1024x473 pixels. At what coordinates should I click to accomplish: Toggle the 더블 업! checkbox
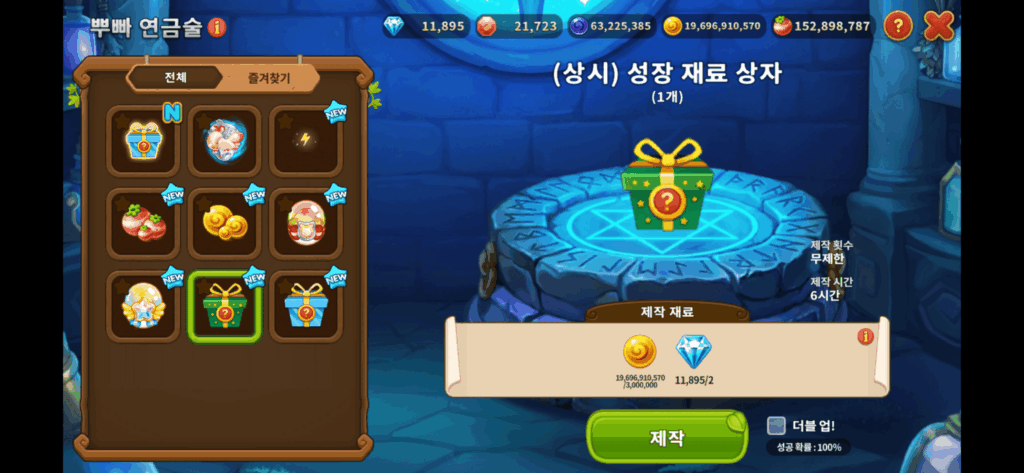click(777, 425)
